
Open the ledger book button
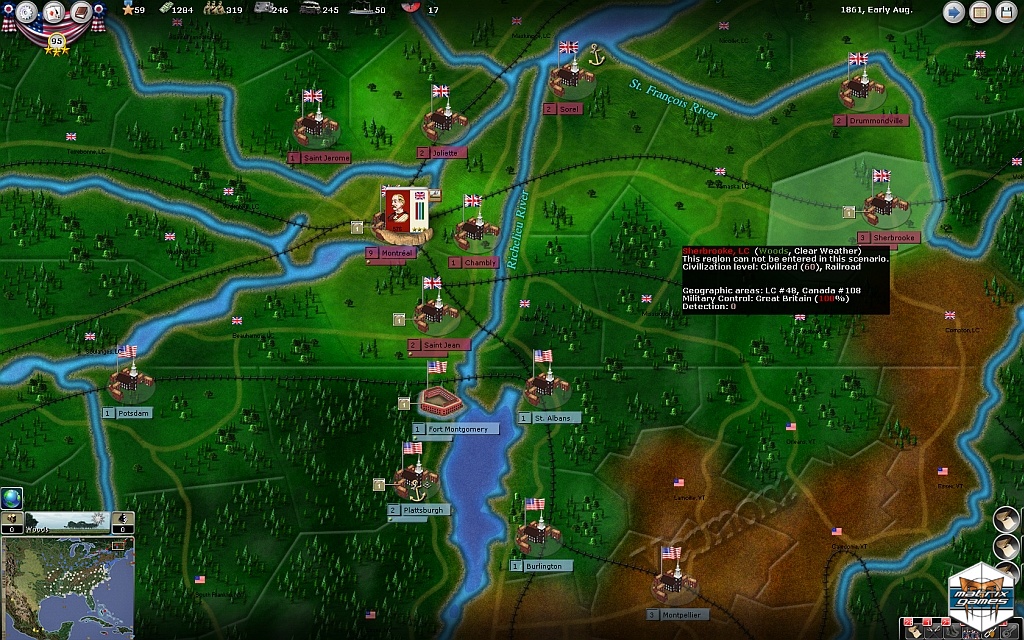click(x=980, y=13)
